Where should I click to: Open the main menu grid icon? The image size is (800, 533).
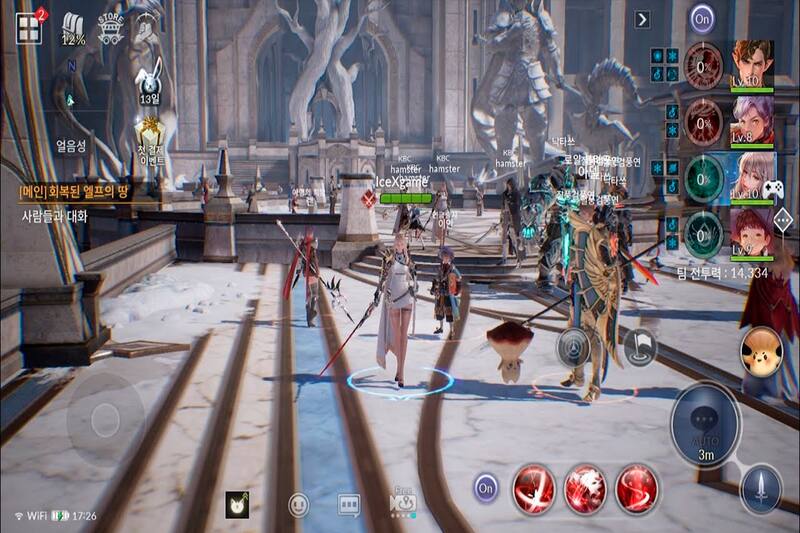point(28,29)
